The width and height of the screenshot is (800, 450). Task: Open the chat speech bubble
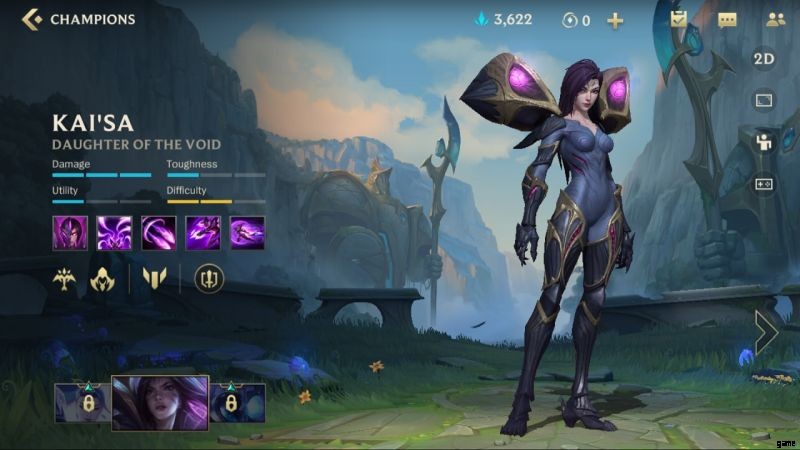point(727,19)
